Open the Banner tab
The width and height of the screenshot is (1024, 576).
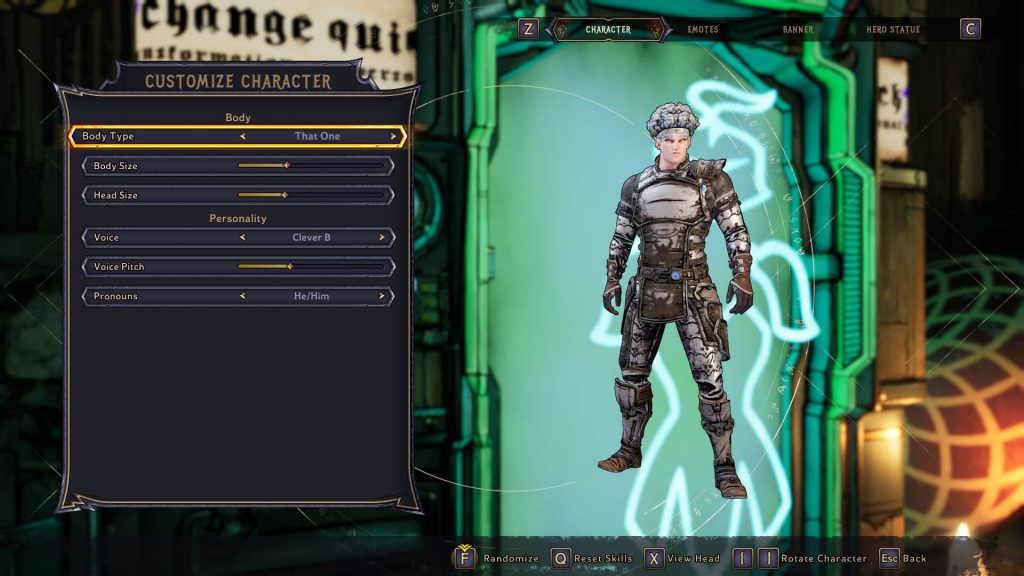tap(797, 30)
